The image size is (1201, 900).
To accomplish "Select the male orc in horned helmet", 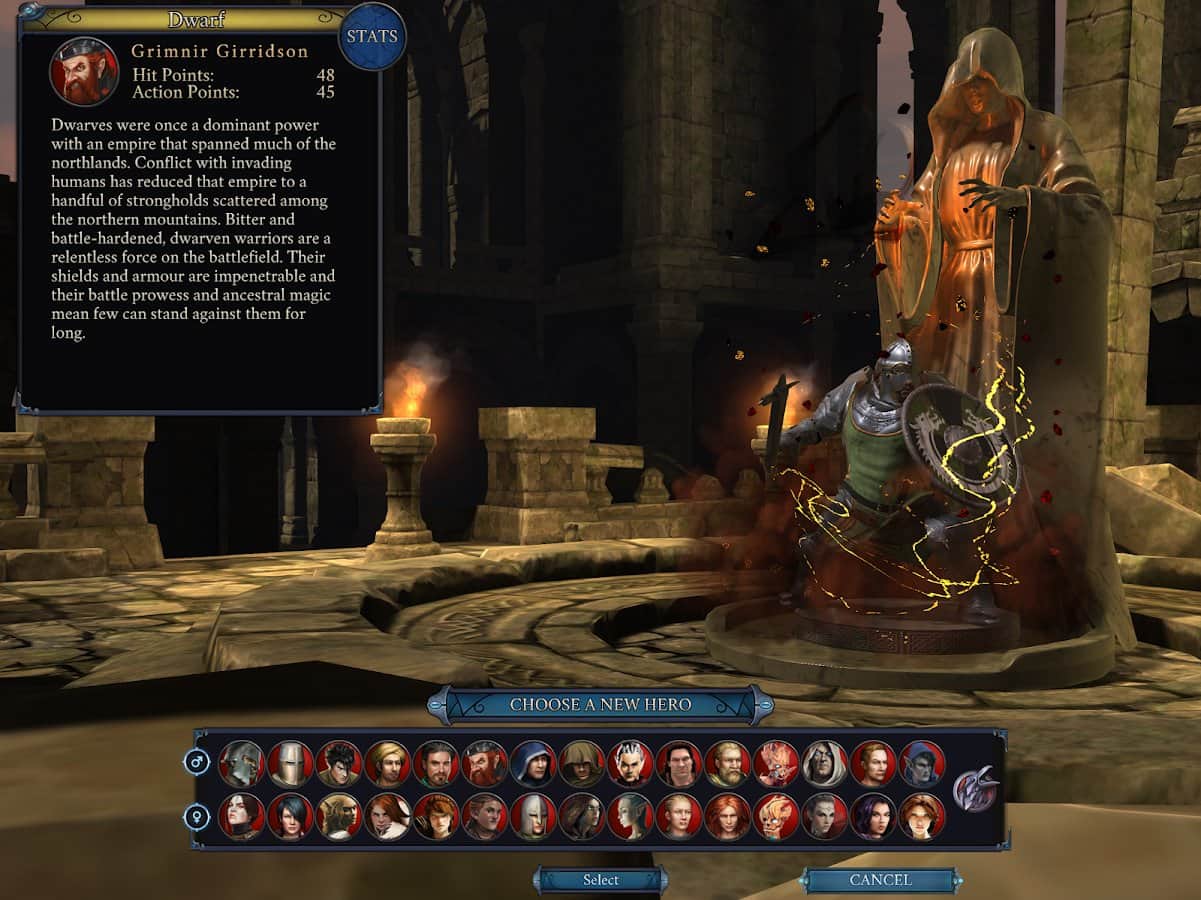I will [x=241, y=764].
